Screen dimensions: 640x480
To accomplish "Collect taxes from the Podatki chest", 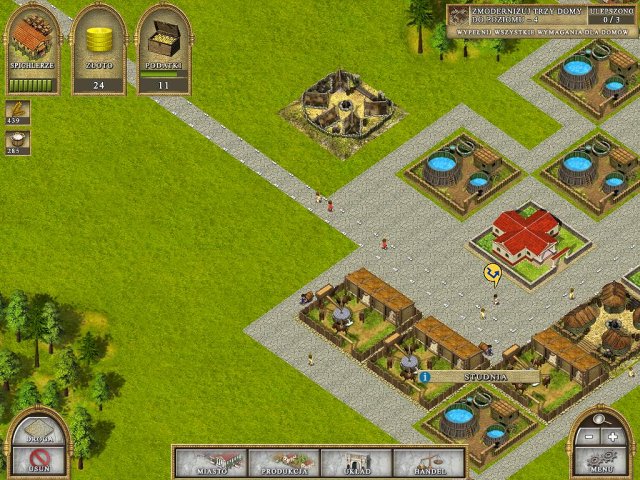I will pyautogui.click(x=163, y=48).
